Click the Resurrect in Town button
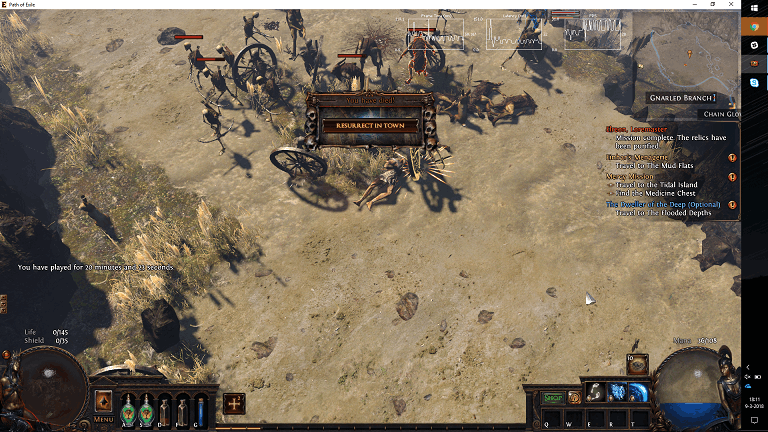This screenshot has height=432, width=768. (370, 126)
